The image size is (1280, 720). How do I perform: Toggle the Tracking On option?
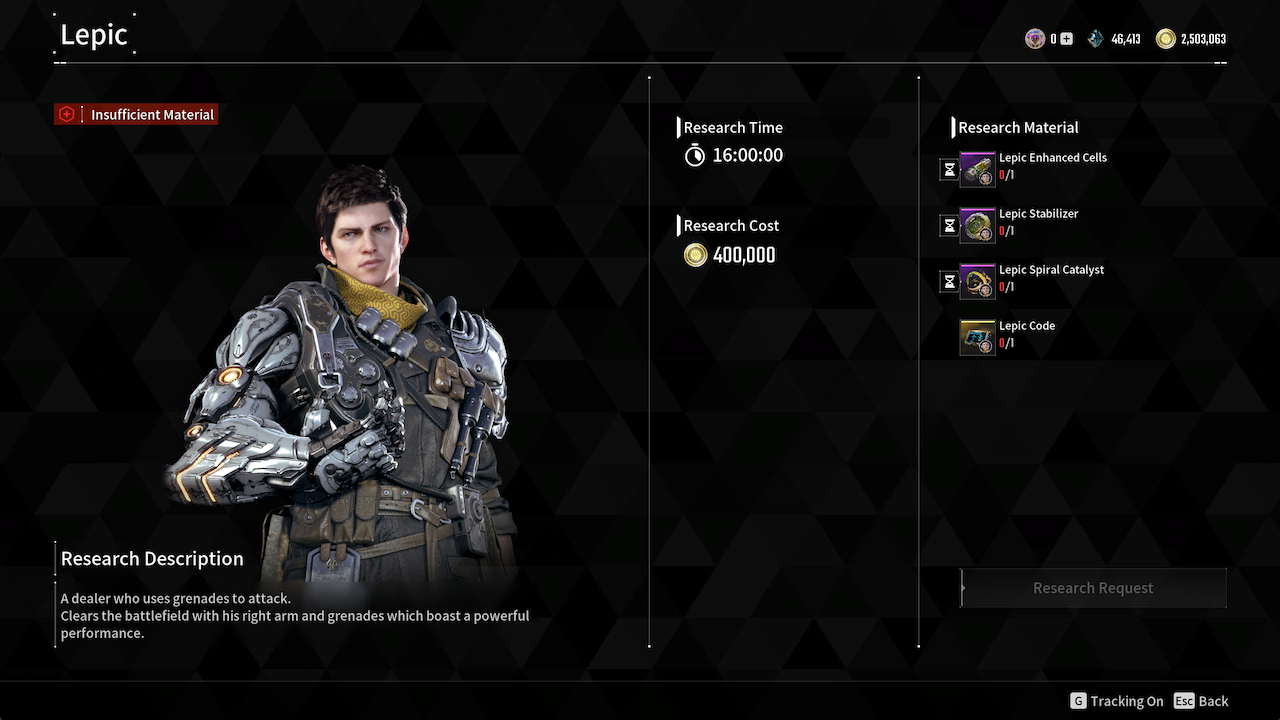(x=1116, y=701)
